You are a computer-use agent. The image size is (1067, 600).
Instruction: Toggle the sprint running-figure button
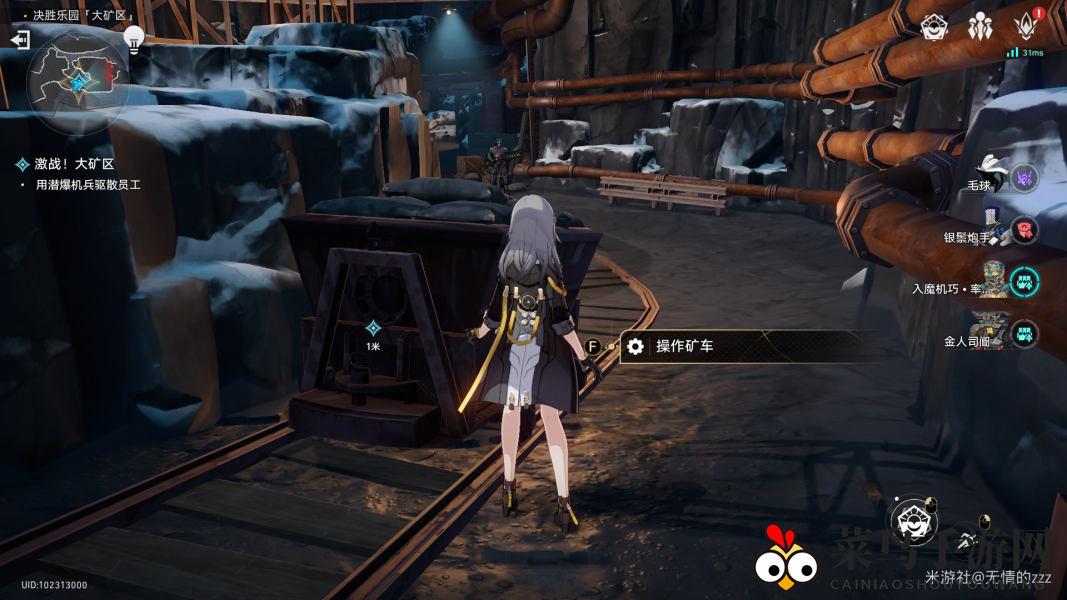968,539
